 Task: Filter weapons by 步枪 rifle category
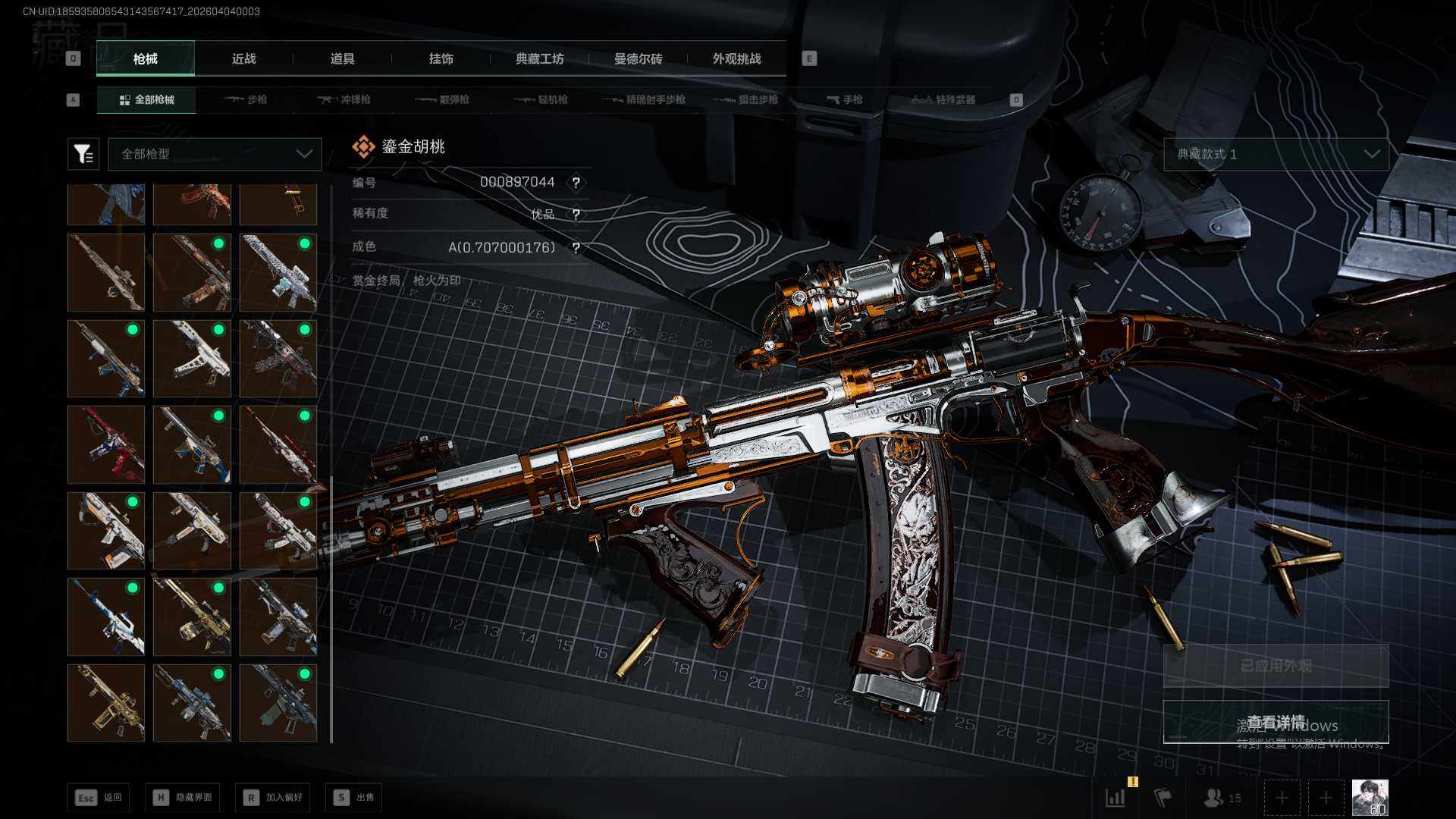point(246,99)
